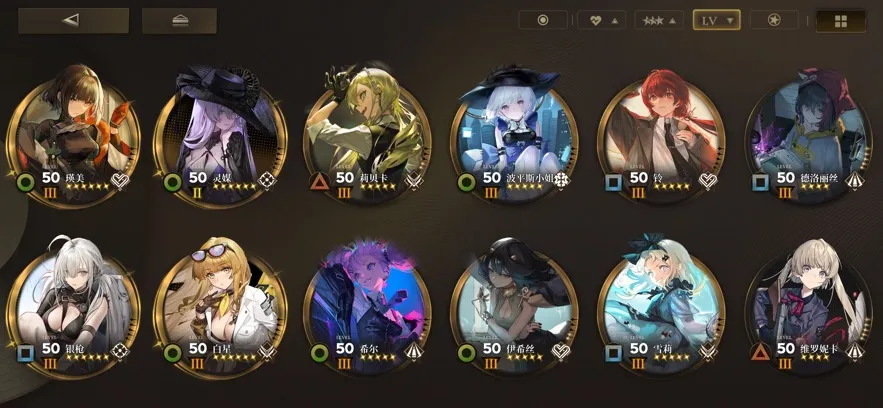Sort characters by LV level
Screen dimensions: 883x408
(x=716, y=20)
